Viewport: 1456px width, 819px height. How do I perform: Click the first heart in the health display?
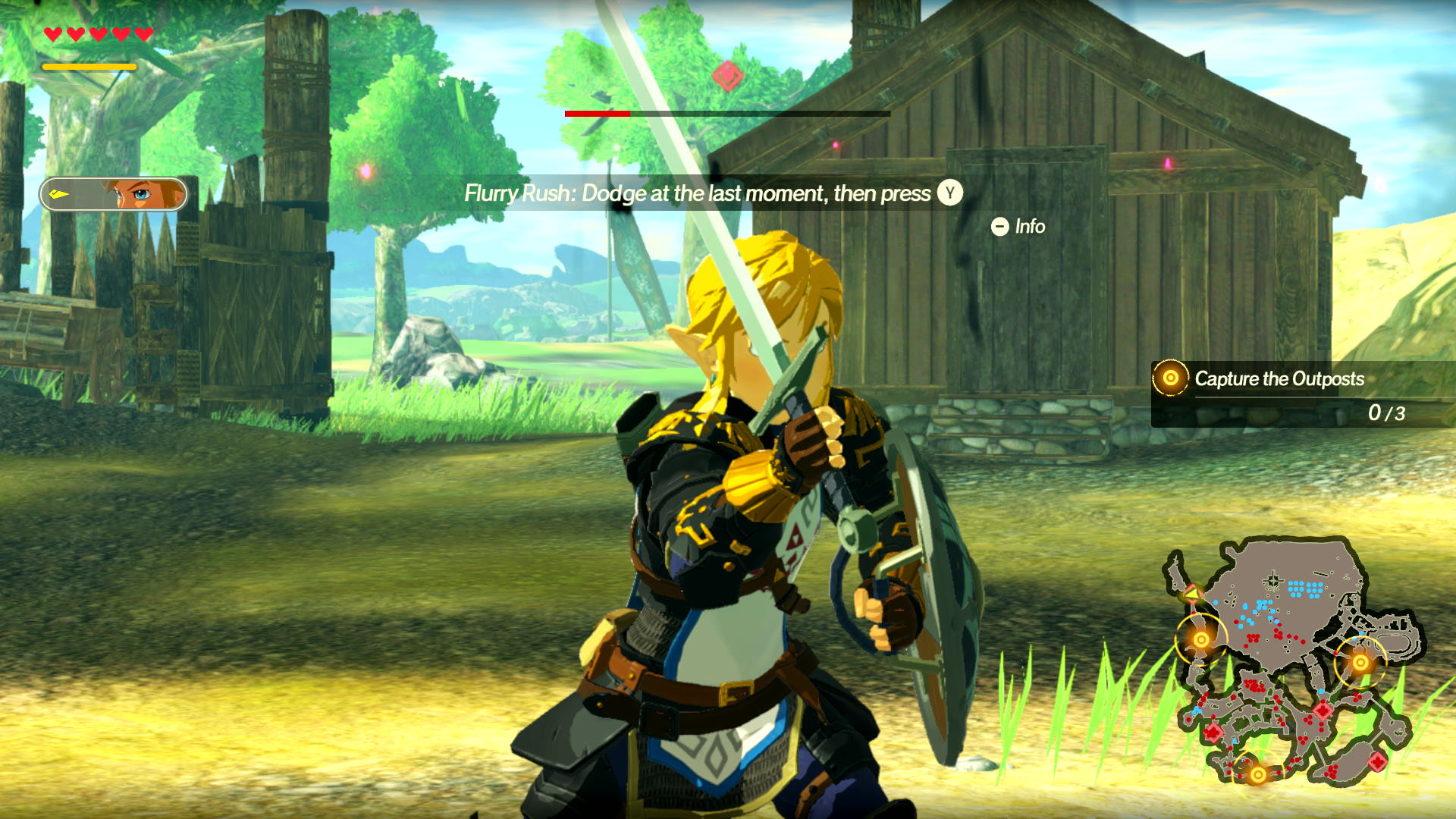52,33
